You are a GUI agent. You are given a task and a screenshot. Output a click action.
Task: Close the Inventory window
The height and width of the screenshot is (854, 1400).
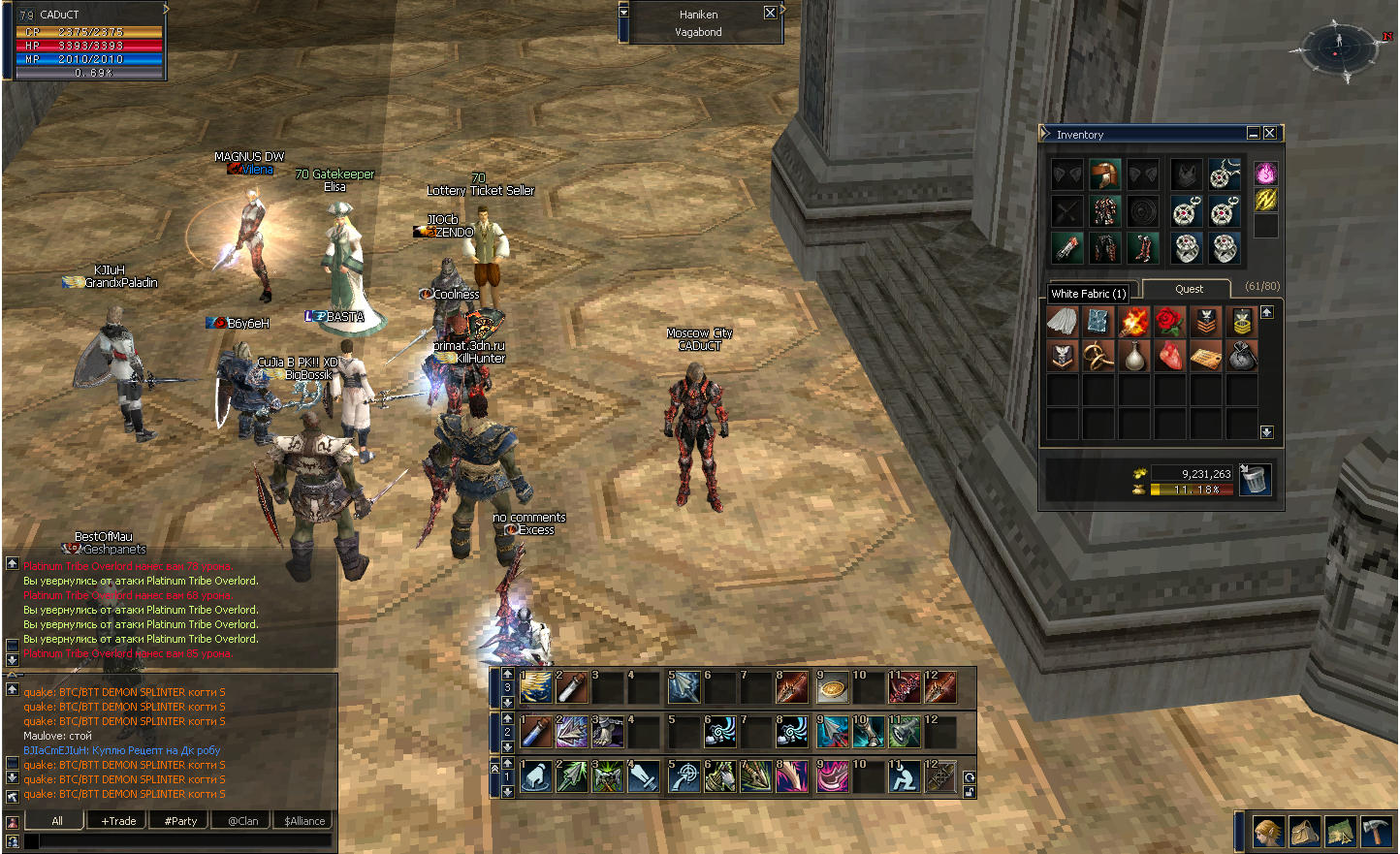[1269, 133]
